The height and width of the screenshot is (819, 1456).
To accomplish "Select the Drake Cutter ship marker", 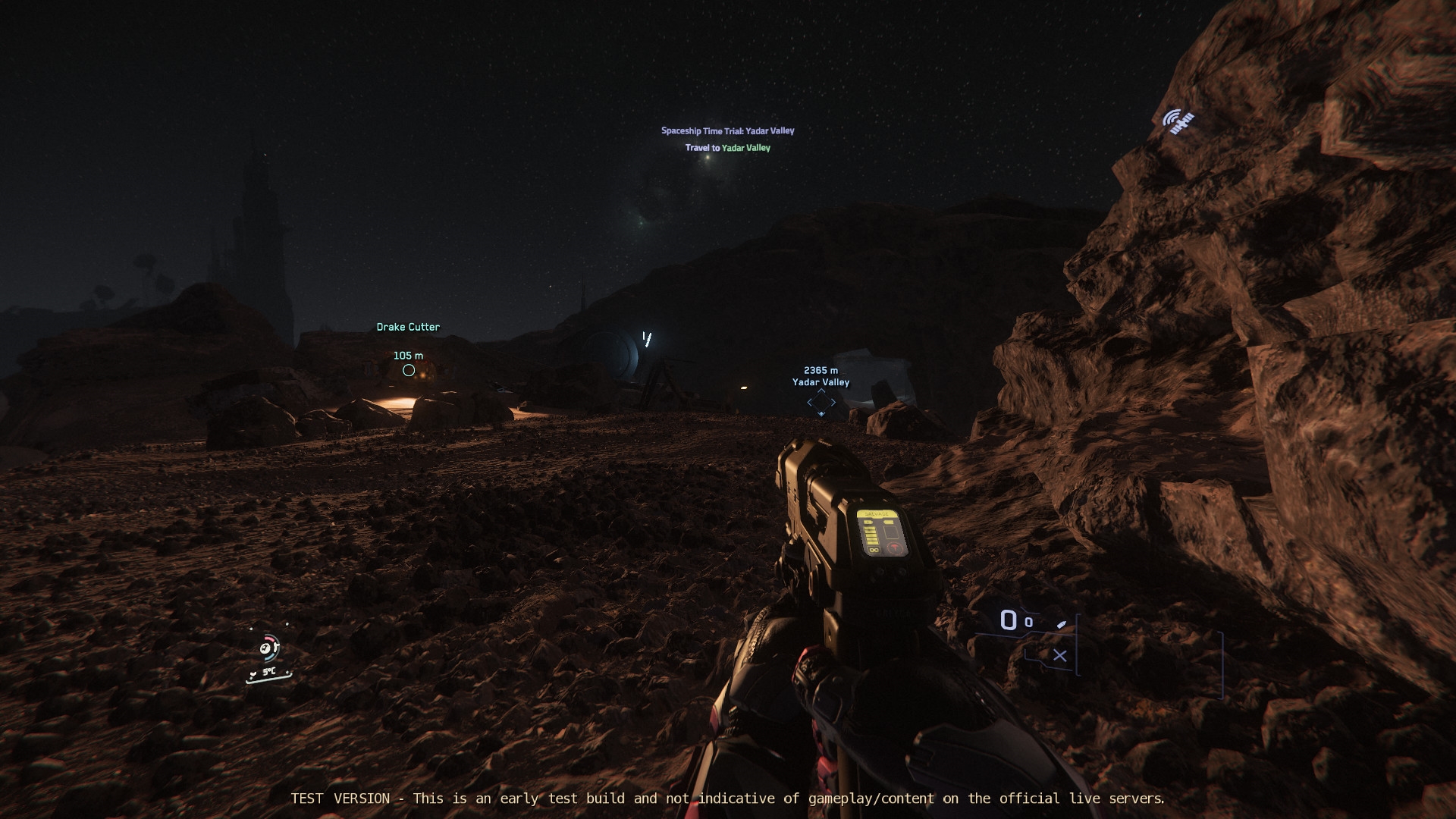I will pyautogui.click(x=409, y=370).
